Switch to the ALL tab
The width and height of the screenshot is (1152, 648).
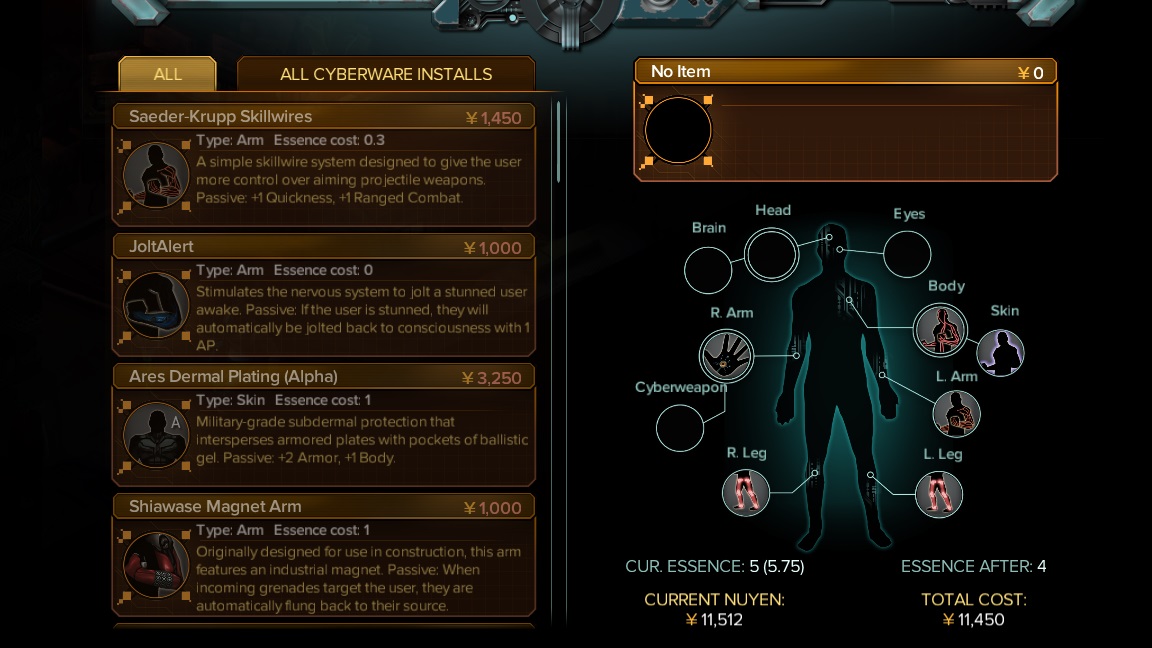167,74
